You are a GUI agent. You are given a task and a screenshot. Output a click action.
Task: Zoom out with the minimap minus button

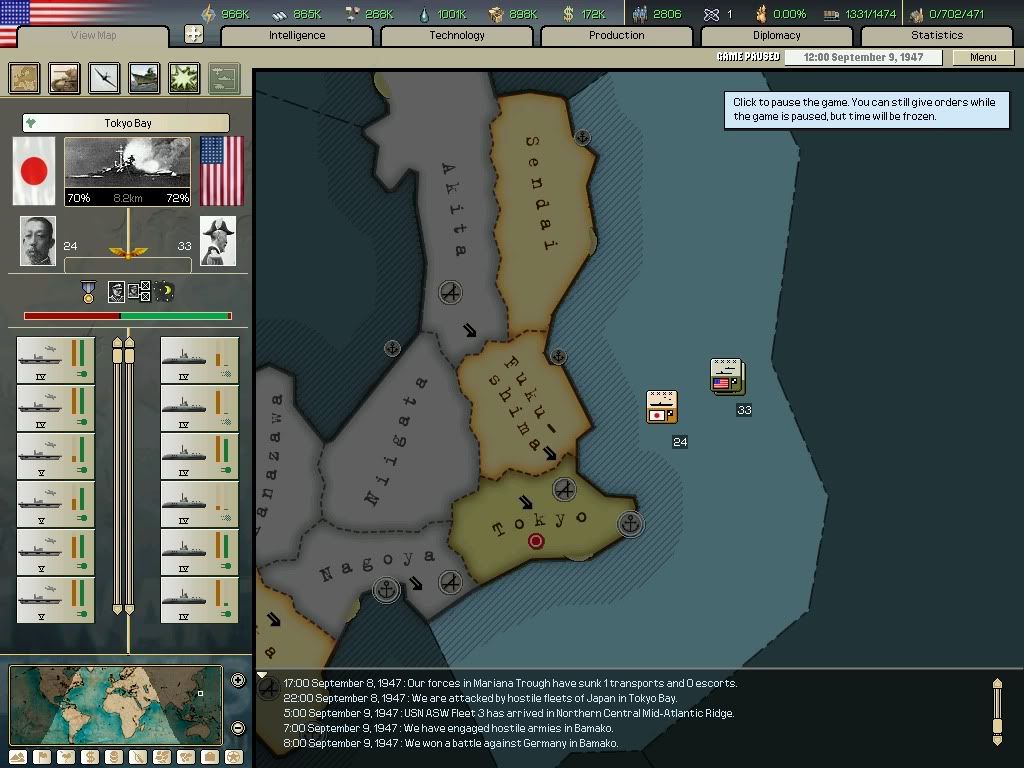238,728
